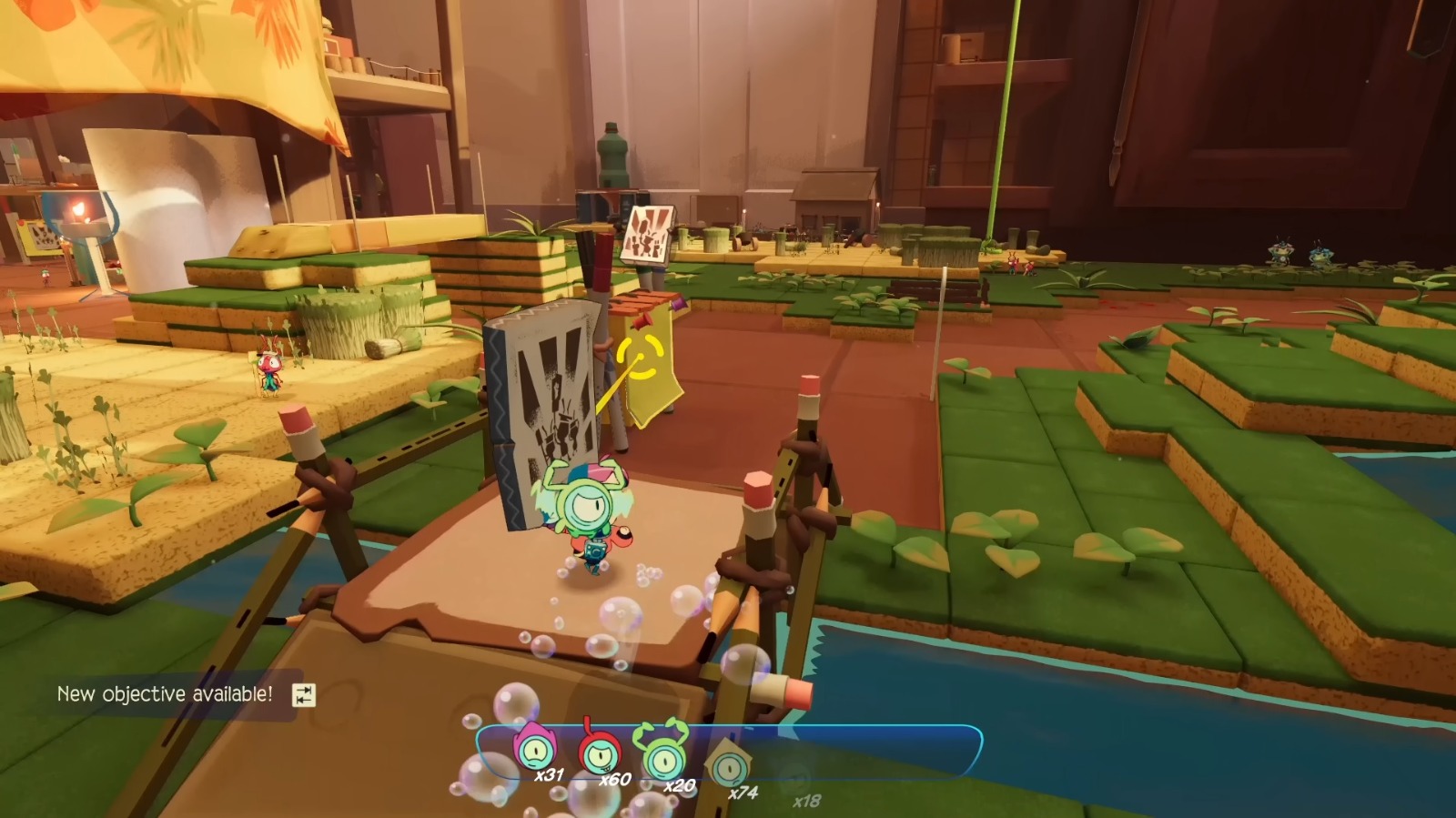Image resolution: width=1456 pixels, height=818 pixels.
Task: Select the red tinykin counter icon
Action: click(602, 752)
